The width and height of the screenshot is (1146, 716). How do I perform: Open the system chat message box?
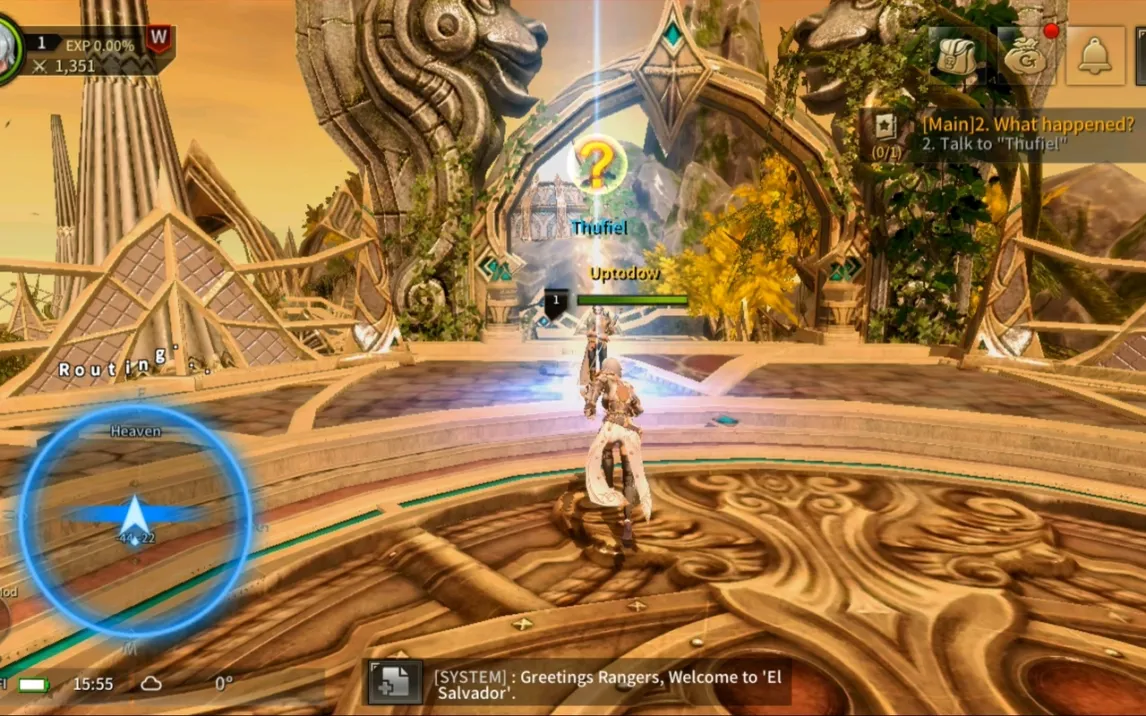pos(610,684)
